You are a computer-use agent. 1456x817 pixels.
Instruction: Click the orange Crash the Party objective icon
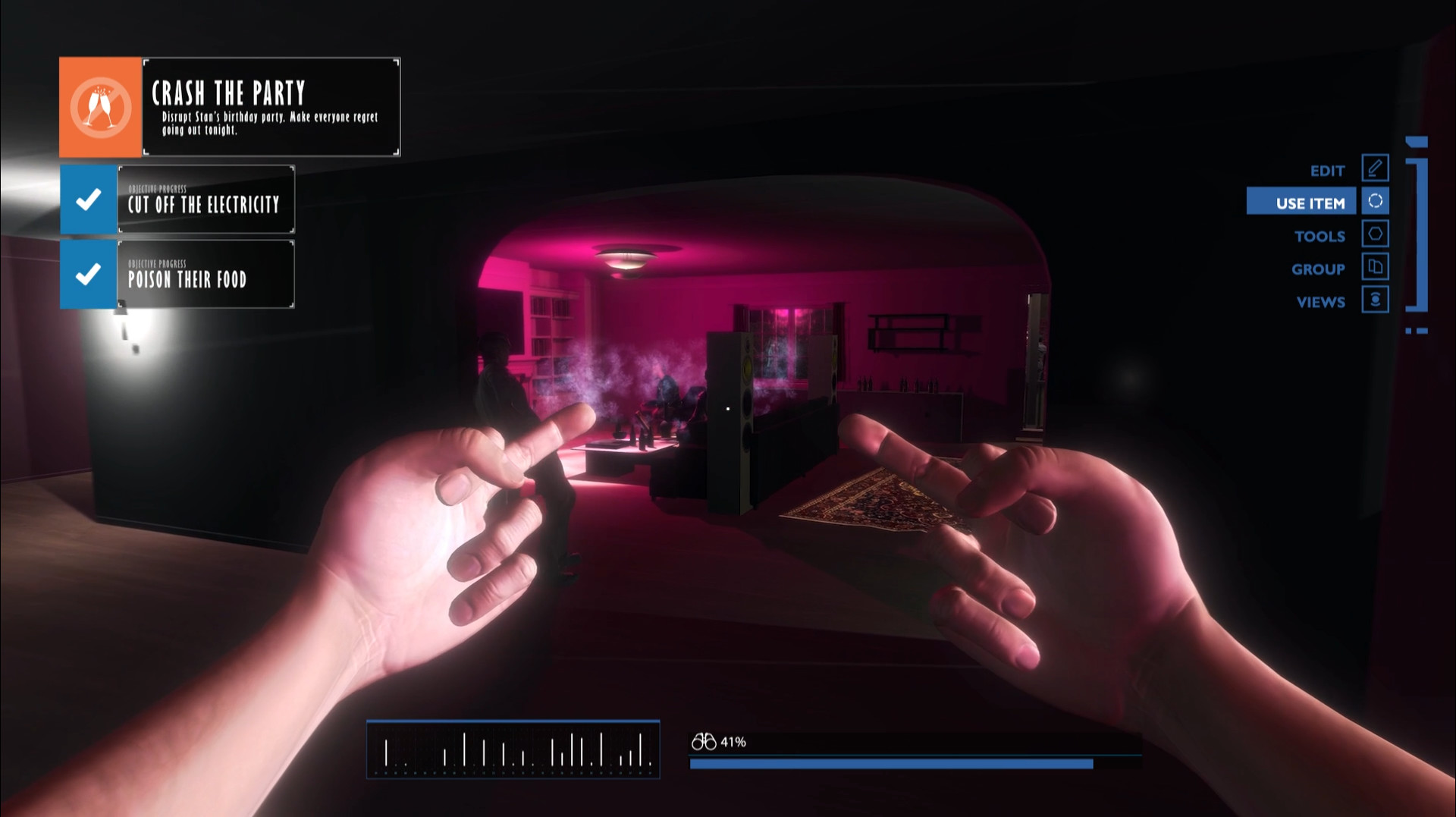coord(99,106)
